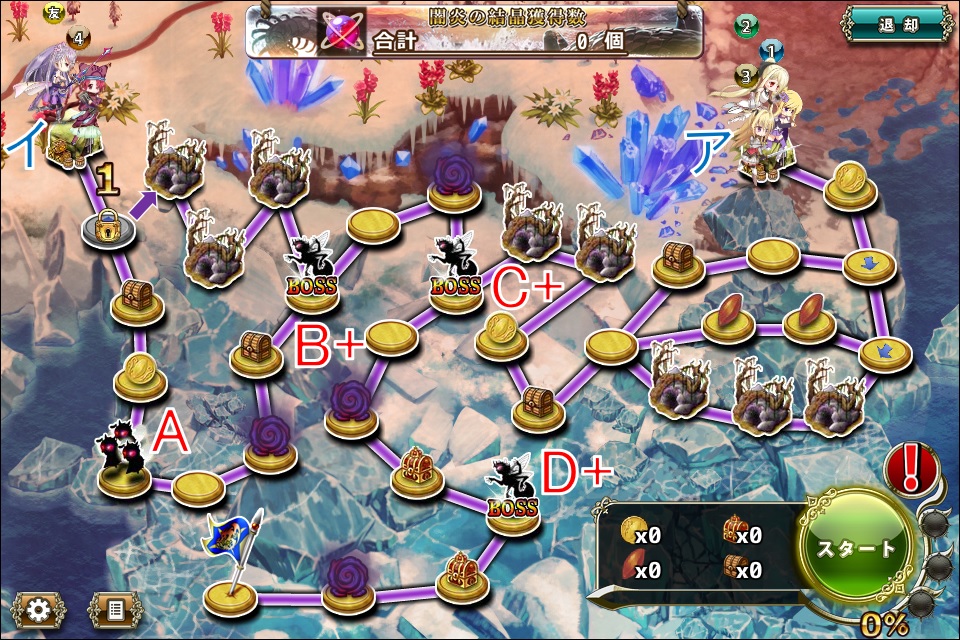Pick the three-monster enemy node labeled A
Screen dimensions: 960x640
(124, 464)
